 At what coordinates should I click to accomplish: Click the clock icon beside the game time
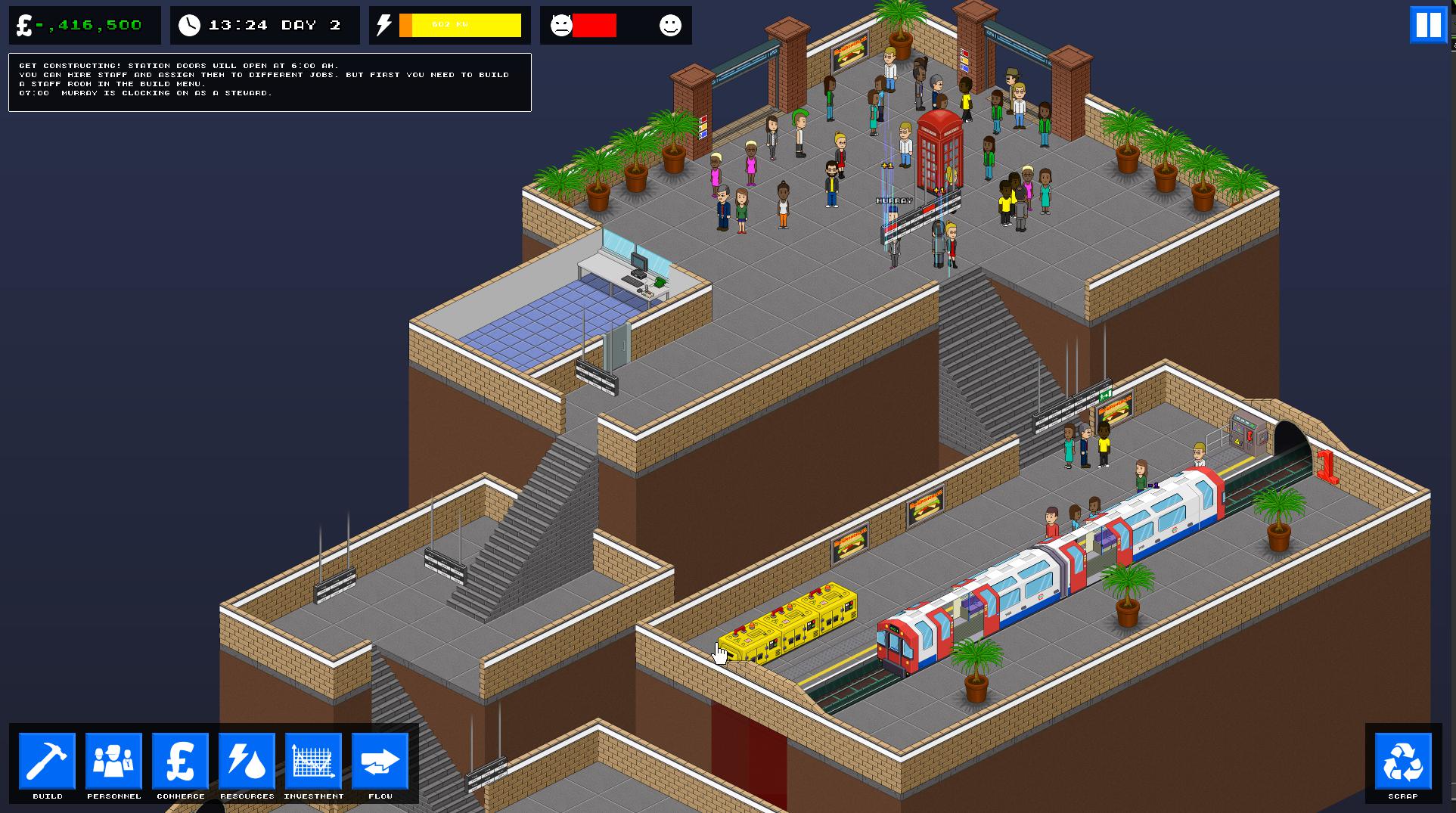click(x=191, y=24)
